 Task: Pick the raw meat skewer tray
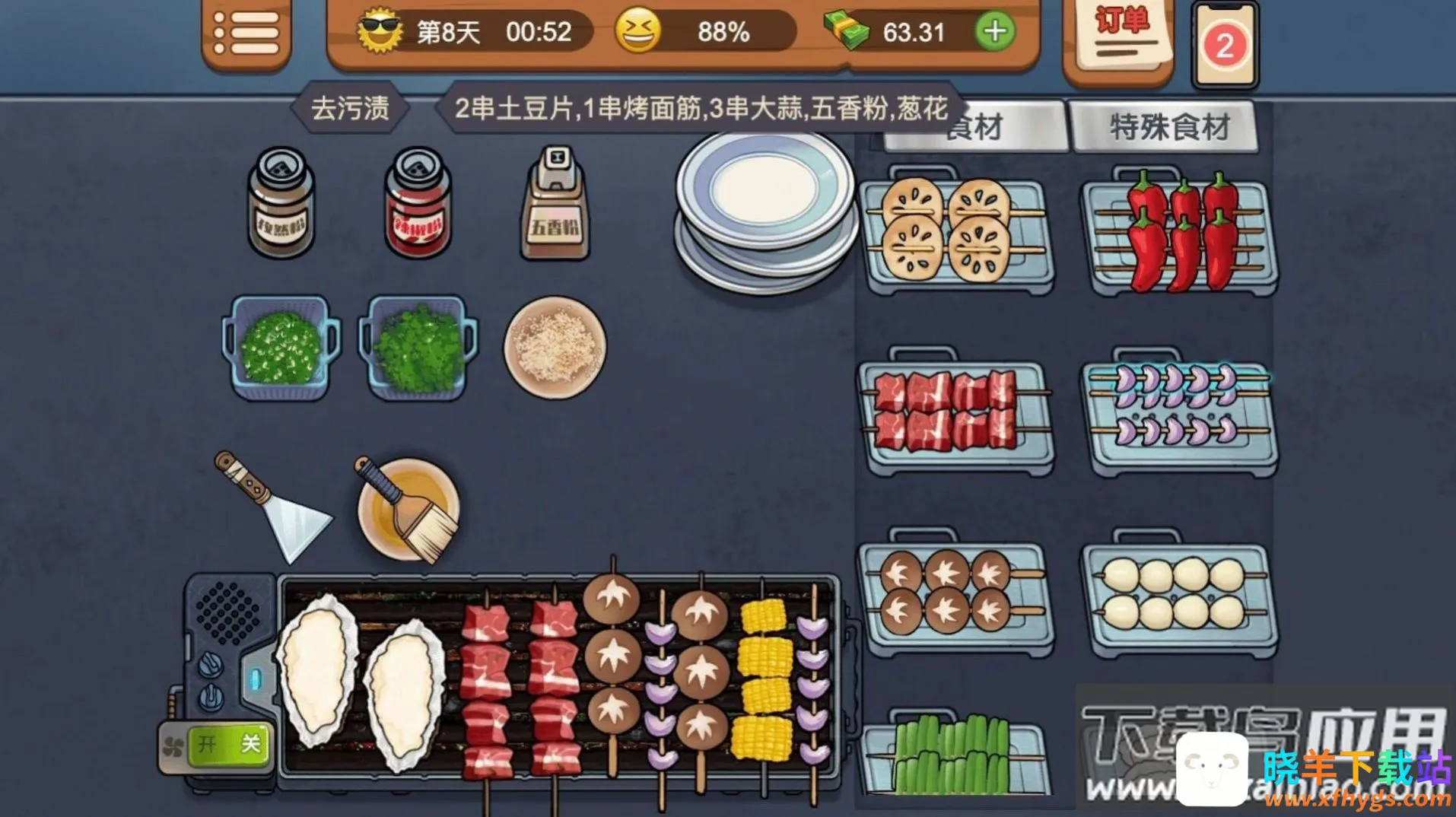tap(956, 415)
